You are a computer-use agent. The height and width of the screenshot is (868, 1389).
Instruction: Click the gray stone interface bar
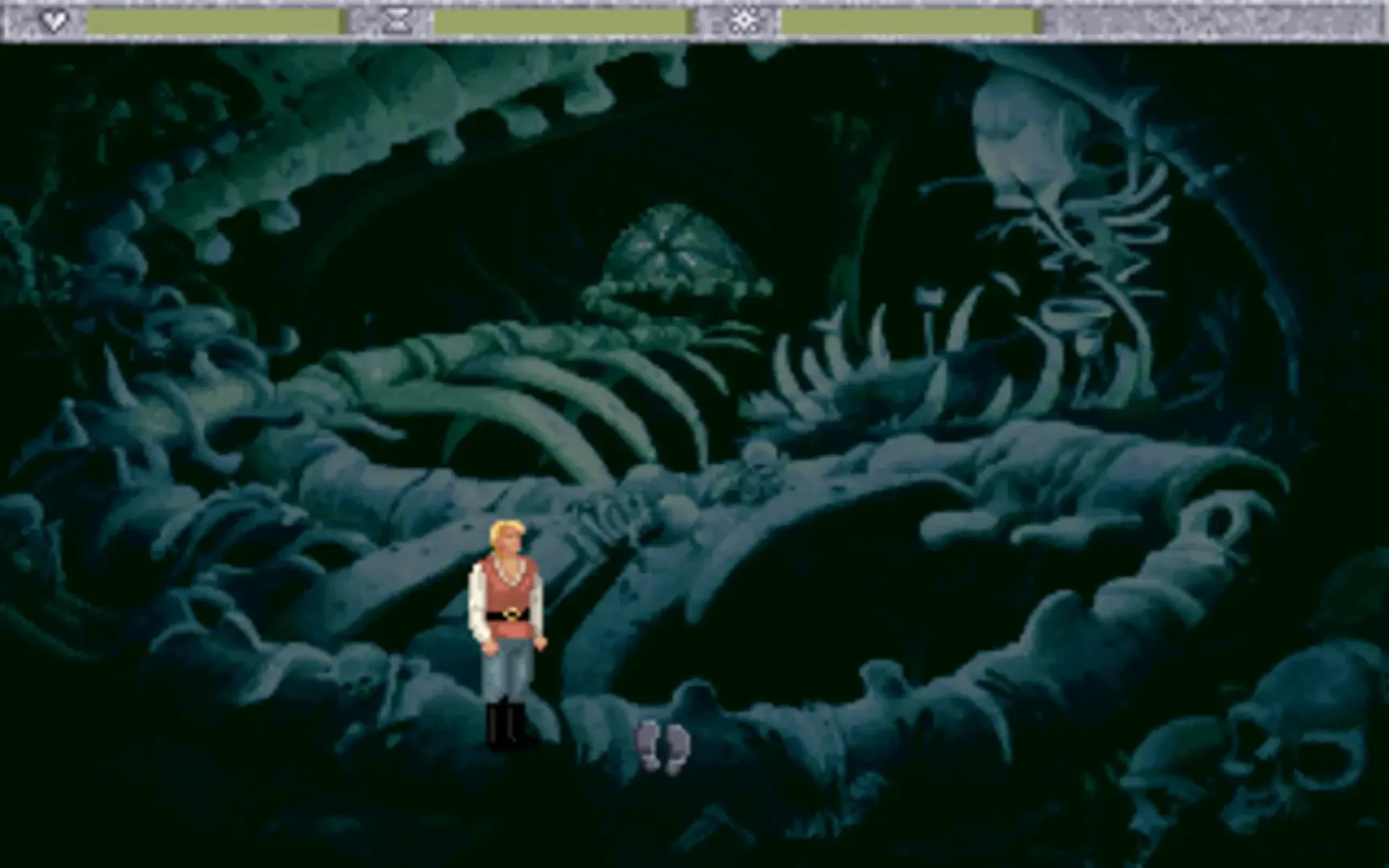pyautogui.click(x=1206, y=21)
